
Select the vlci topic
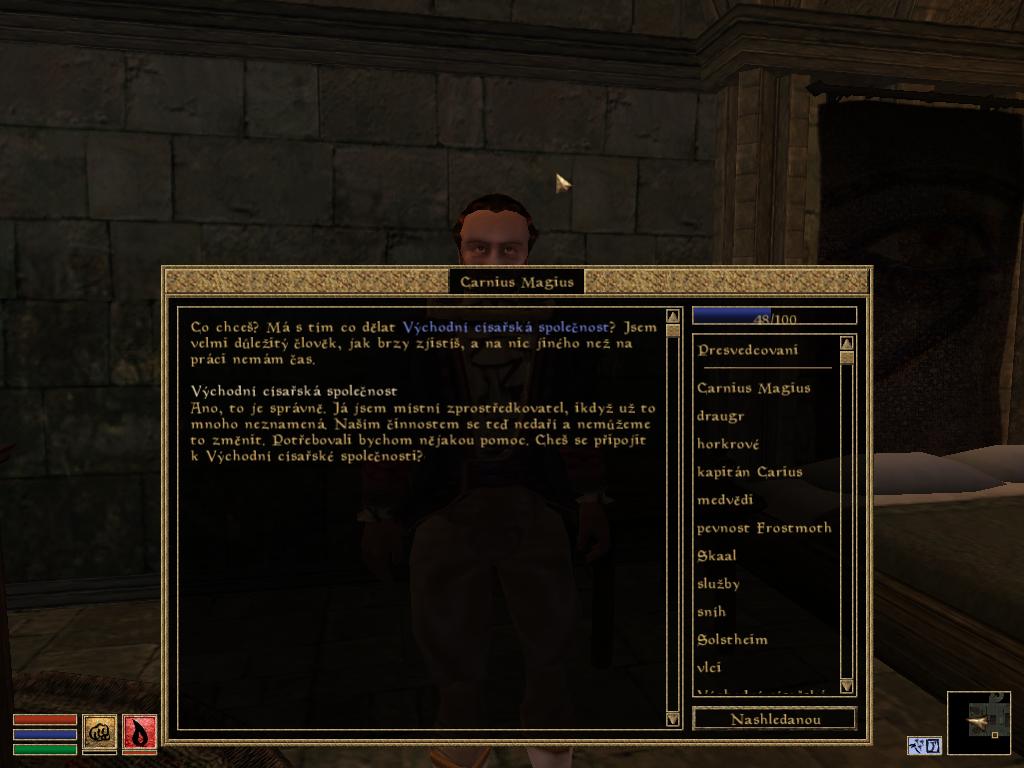pos(709,668)
